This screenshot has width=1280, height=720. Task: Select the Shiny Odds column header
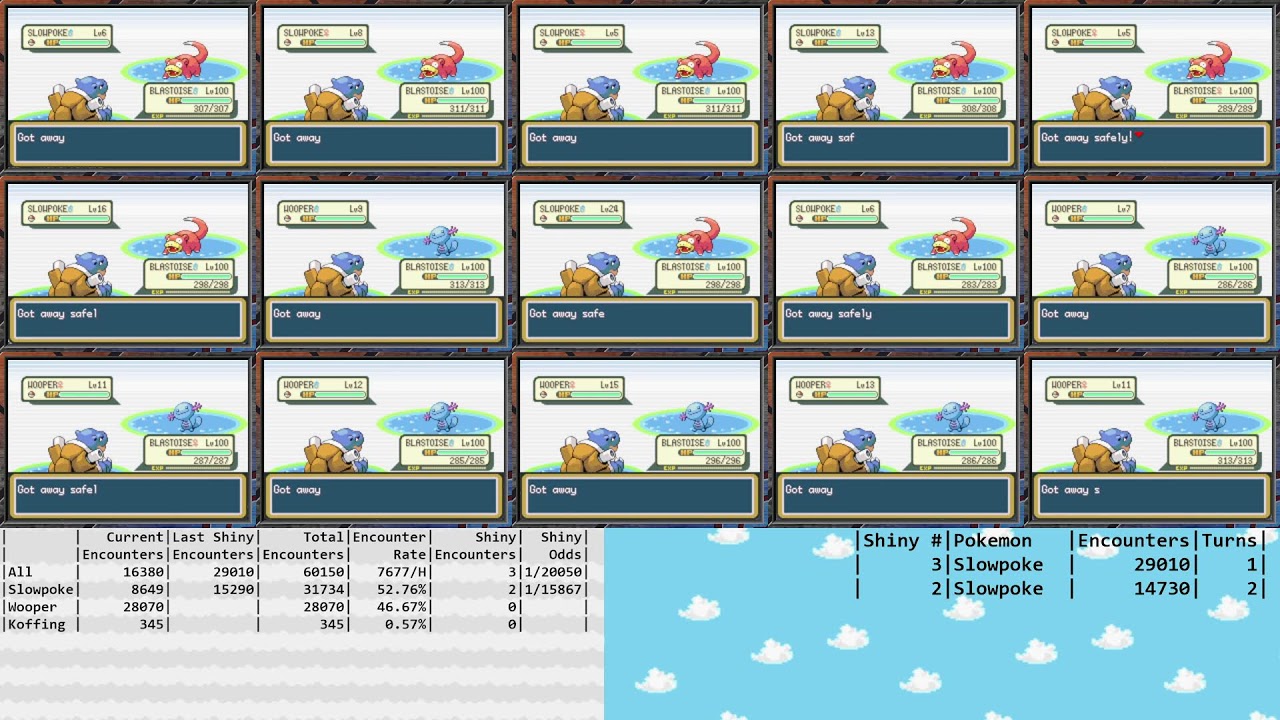pos(561,545)
